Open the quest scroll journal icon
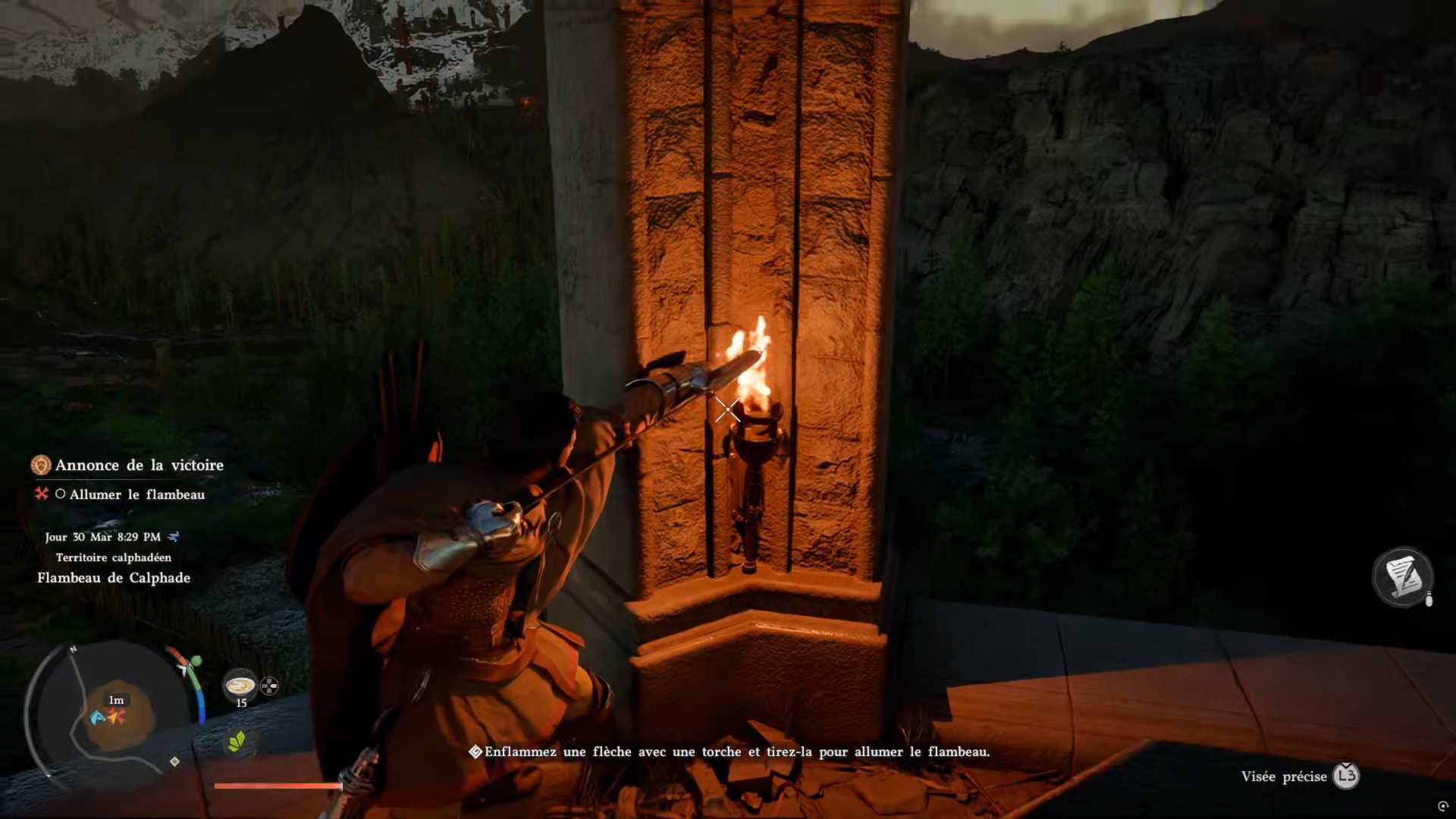This screenshot has width=1456, height=819. pyautogui.click(x=1402, y=577)
